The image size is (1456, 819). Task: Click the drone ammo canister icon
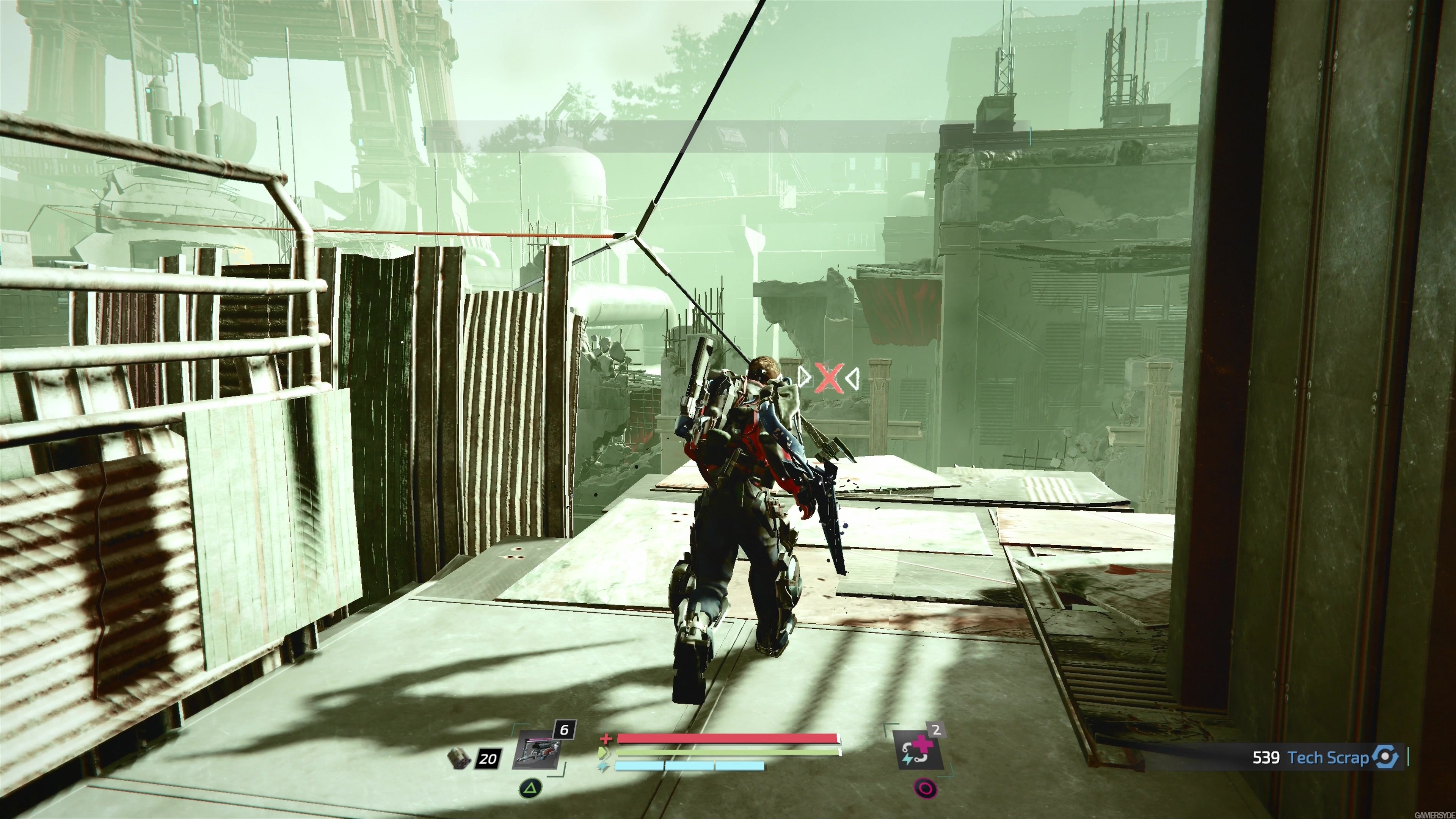[459, 758]
